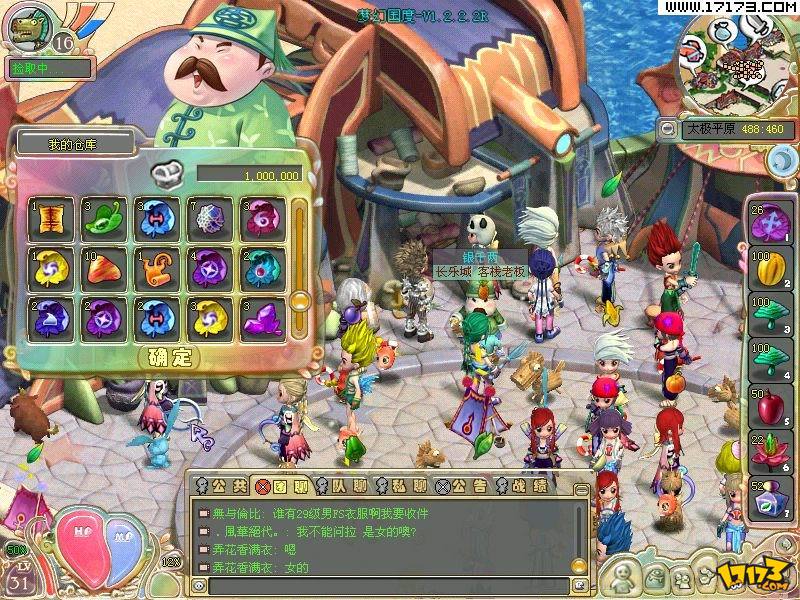
Task: Confirm with the 确定 button
Action: pyautogui.click(x=168, y=357)
